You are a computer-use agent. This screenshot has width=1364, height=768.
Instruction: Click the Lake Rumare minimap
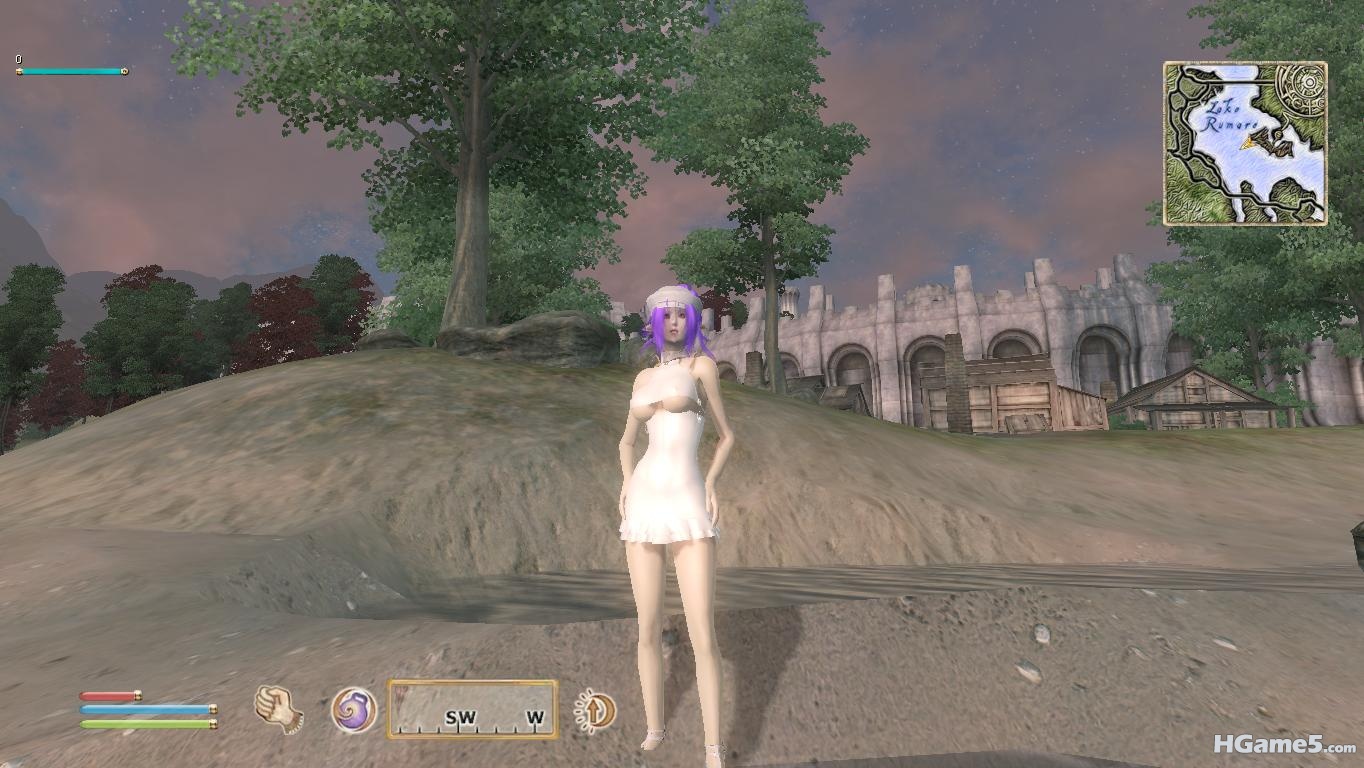pos(1245,142)
